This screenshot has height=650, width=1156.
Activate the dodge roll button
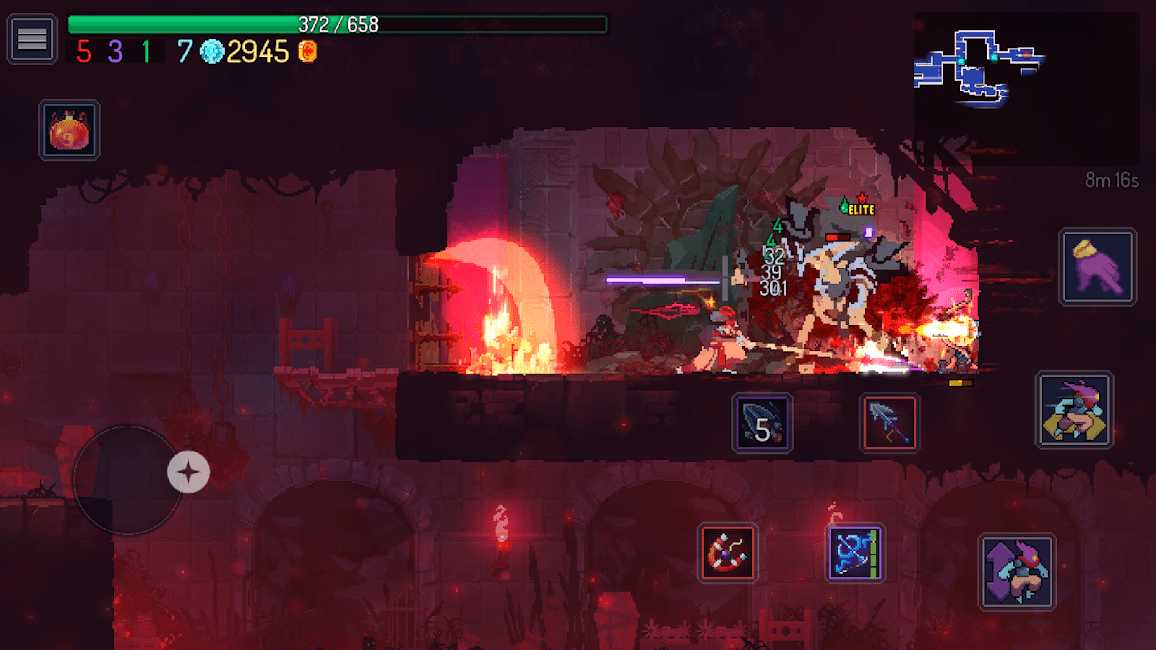[1074, 410]
